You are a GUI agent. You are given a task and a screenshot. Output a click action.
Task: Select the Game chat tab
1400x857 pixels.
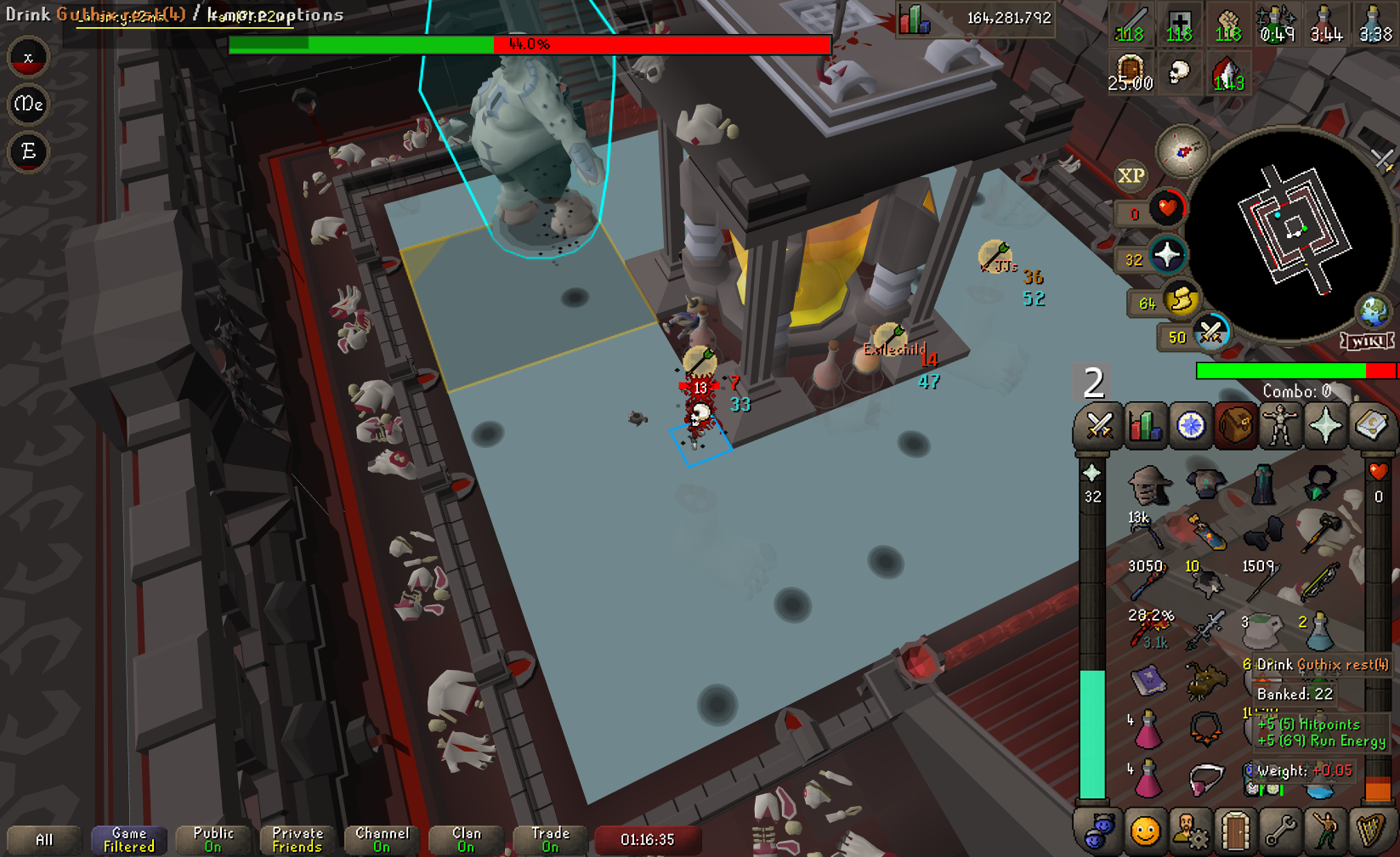point(129,839)
